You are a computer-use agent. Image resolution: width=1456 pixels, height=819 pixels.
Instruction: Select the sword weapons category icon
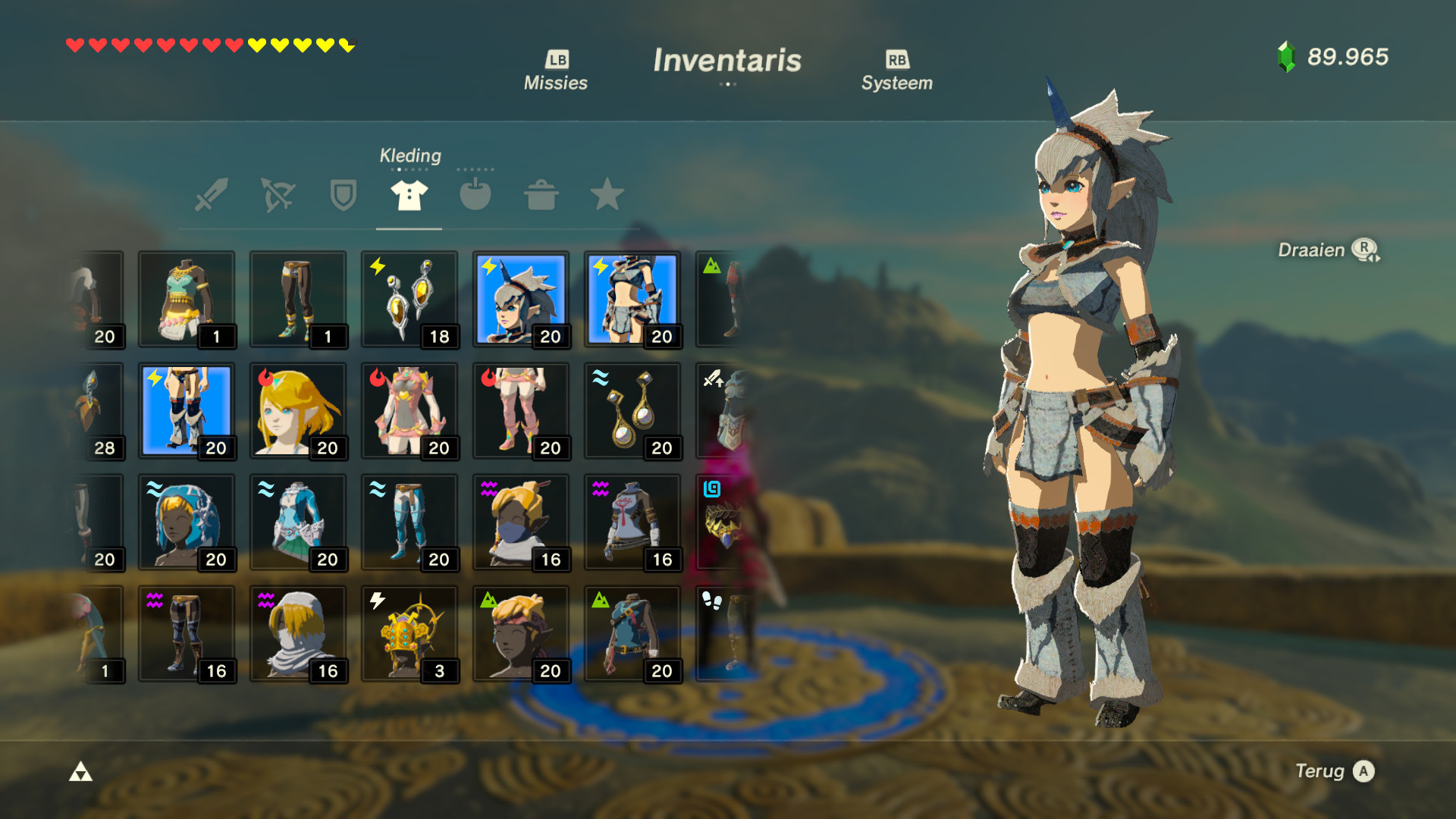coord(210,196)
